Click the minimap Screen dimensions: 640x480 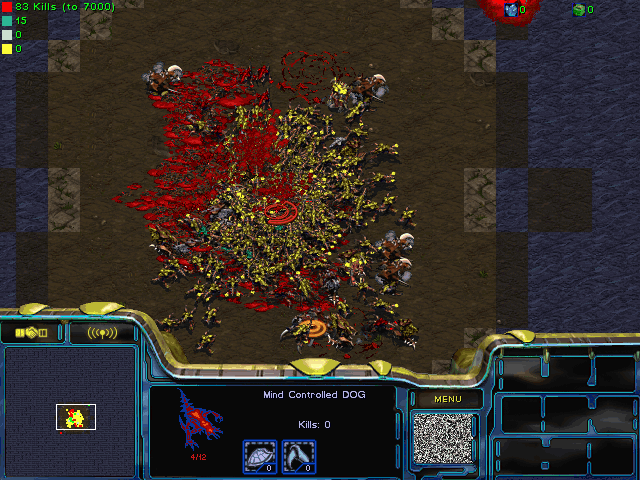click(70, 410)
